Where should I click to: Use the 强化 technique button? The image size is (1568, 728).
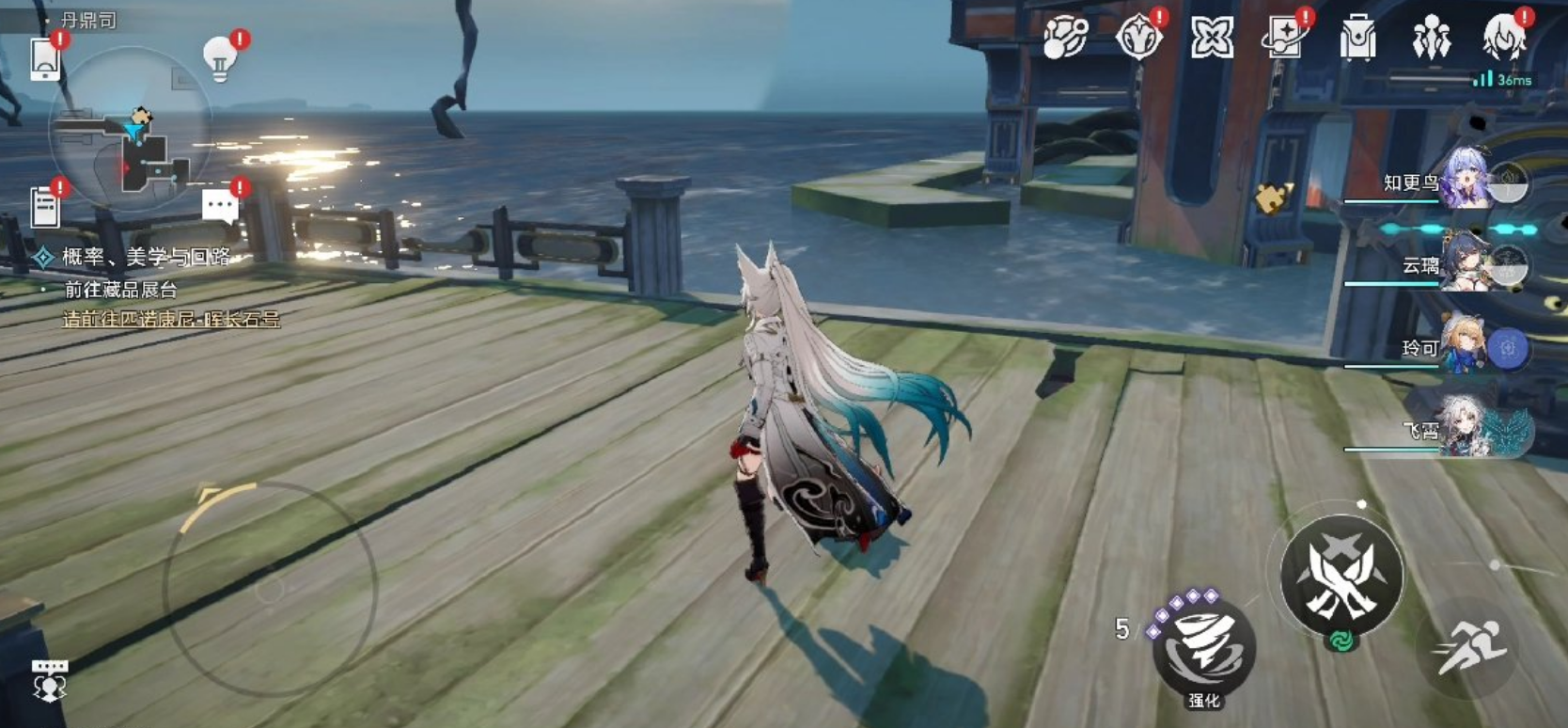(x=1204, y=649)
